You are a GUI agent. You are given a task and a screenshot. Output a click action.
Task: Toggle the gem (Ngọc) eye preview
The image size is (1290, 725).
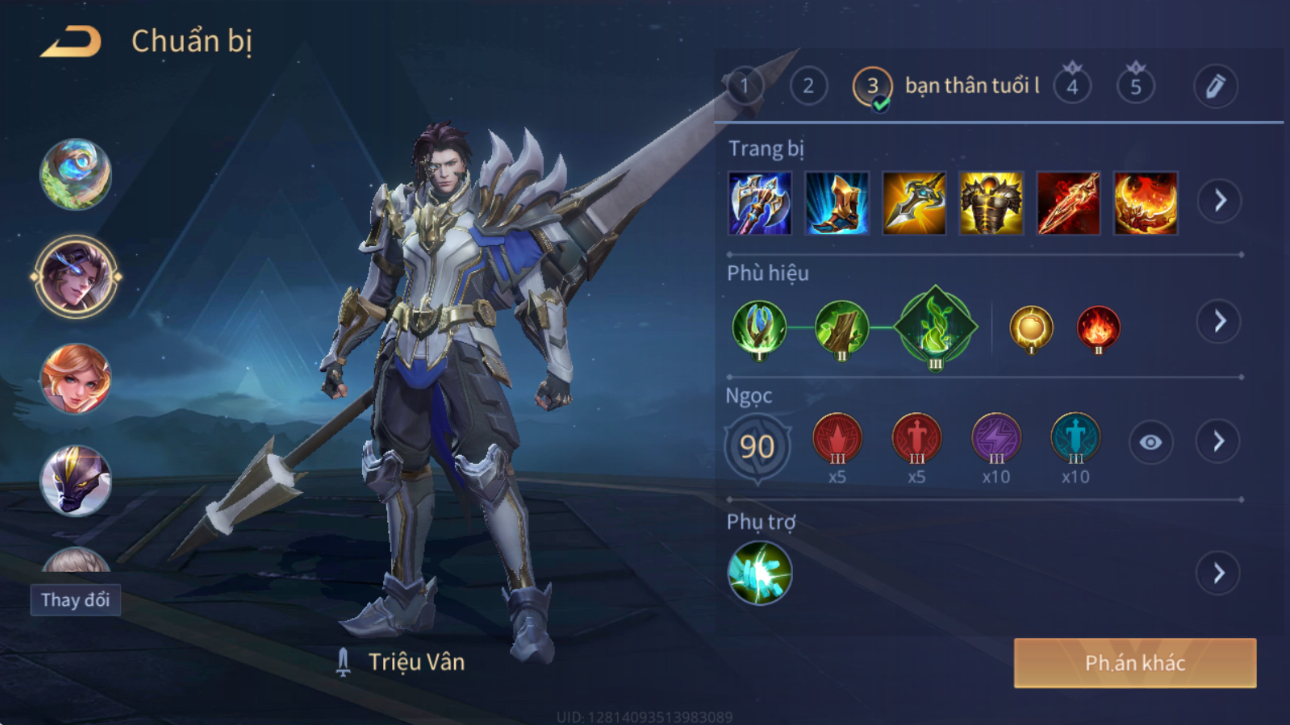pos(1150,442)
